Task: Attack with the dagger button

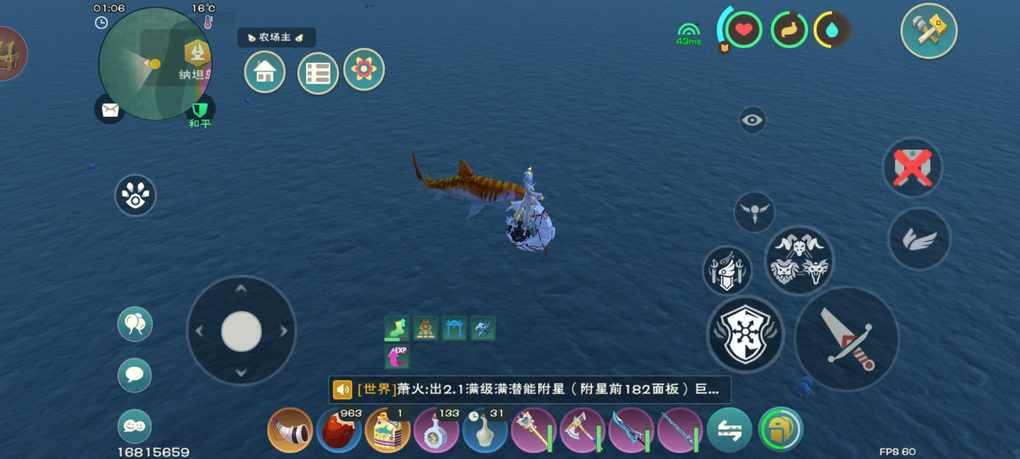Action: (846, 339)
